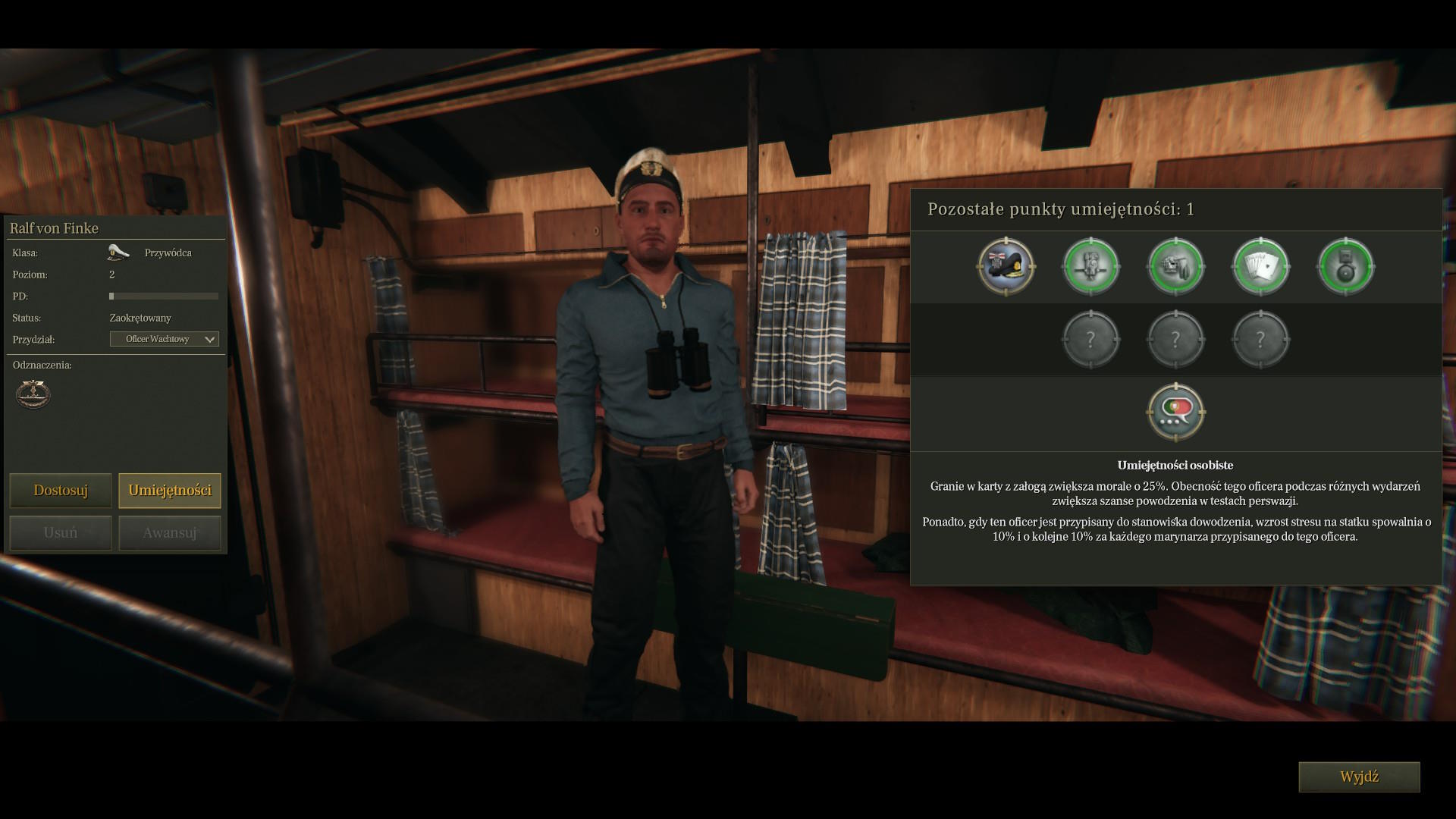Select the Portuguese language skill icon

click(1176, 412)
